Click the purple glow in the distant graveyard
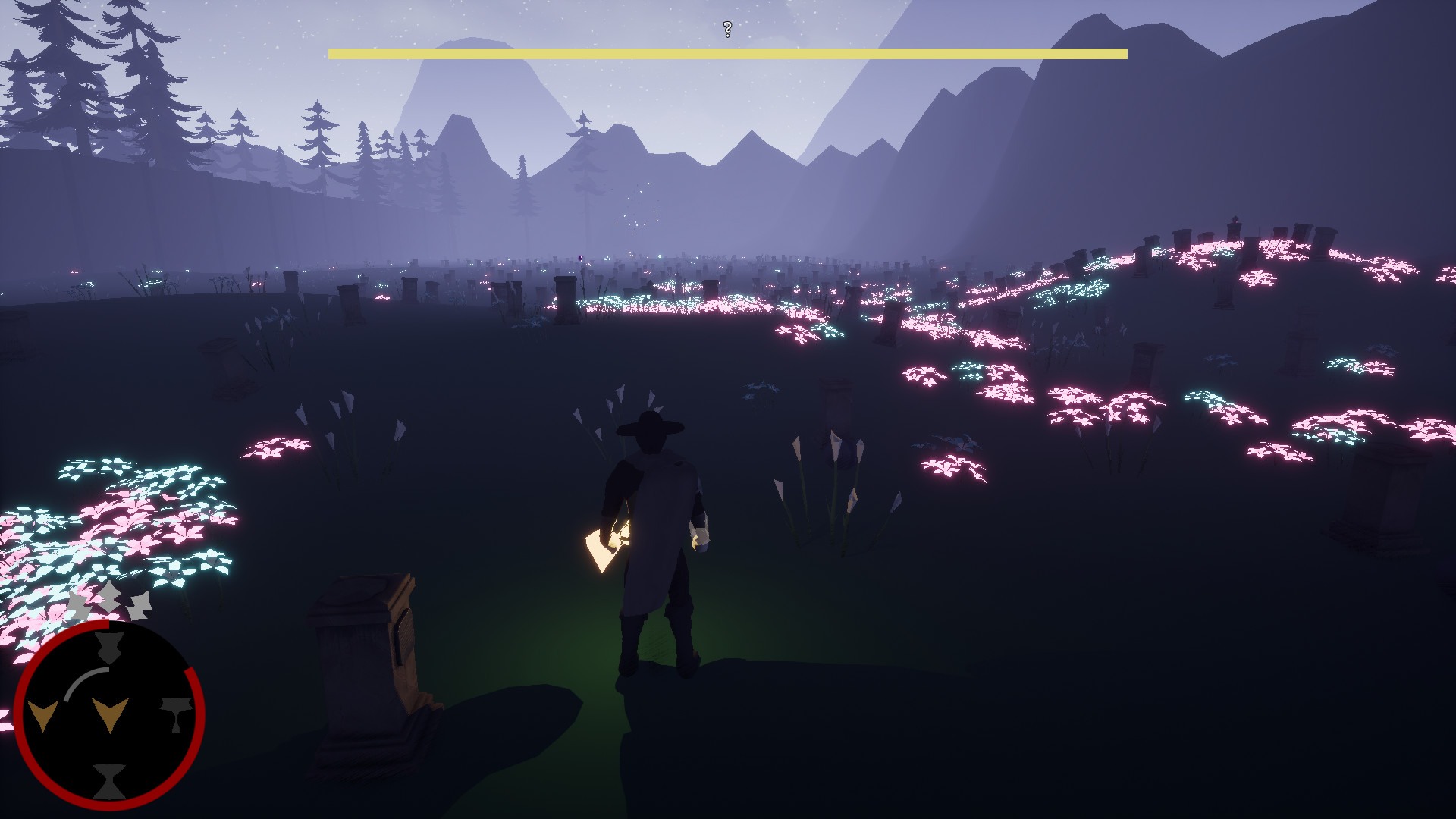Viewport: 1456px width, 819px height. coord(580,259)
